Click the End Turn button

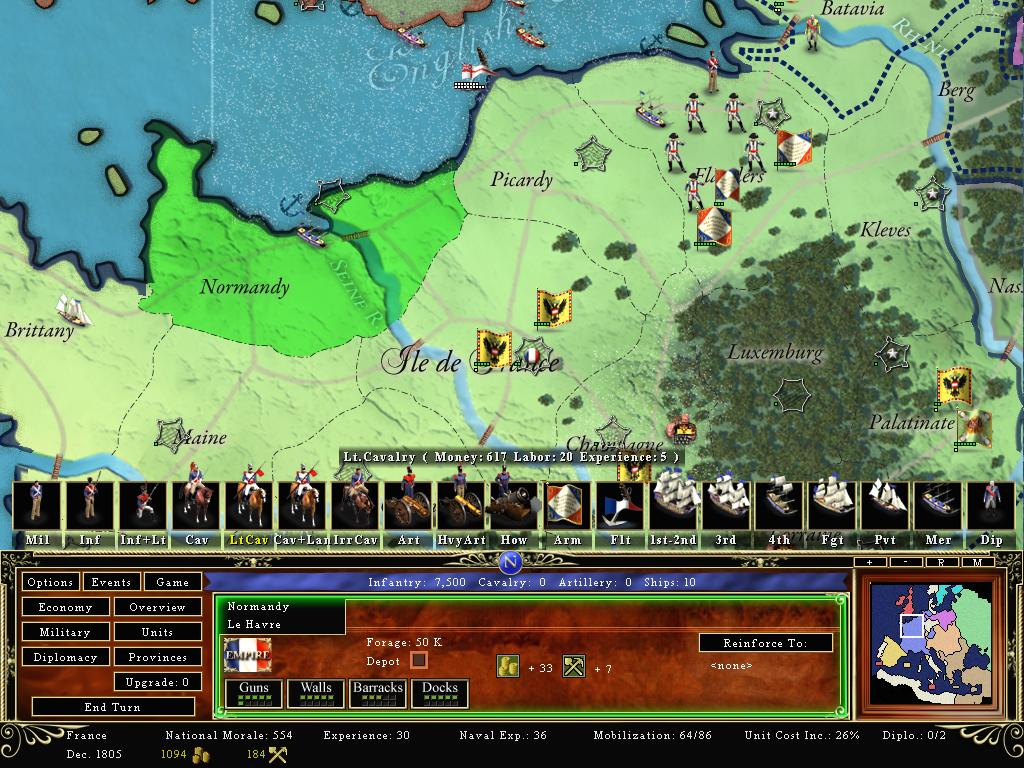point(112,707)
